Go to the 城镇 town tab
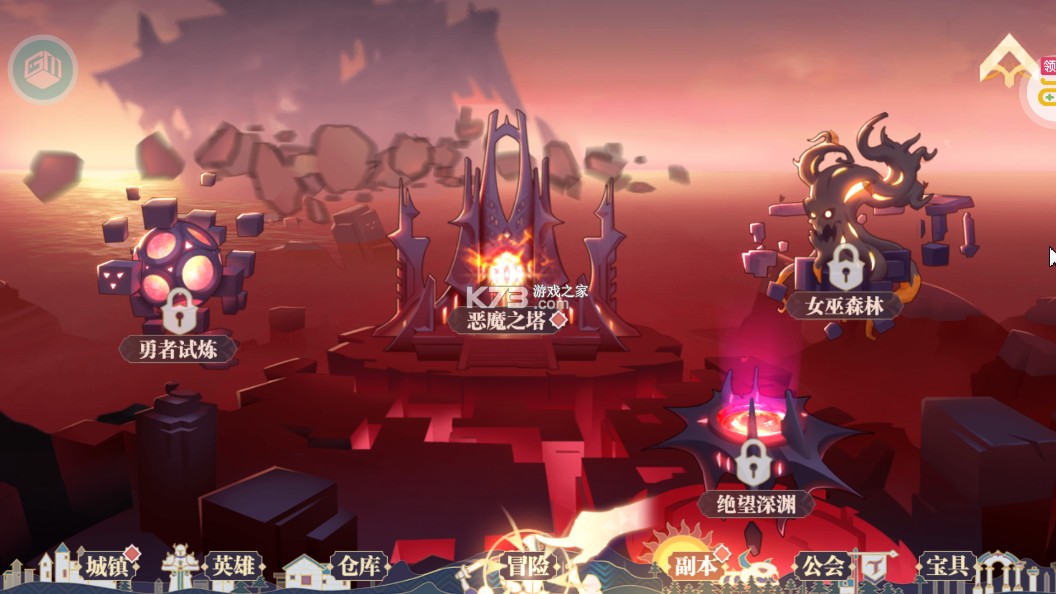Viewport: 1056px width, 594px height. coord(107,566)
